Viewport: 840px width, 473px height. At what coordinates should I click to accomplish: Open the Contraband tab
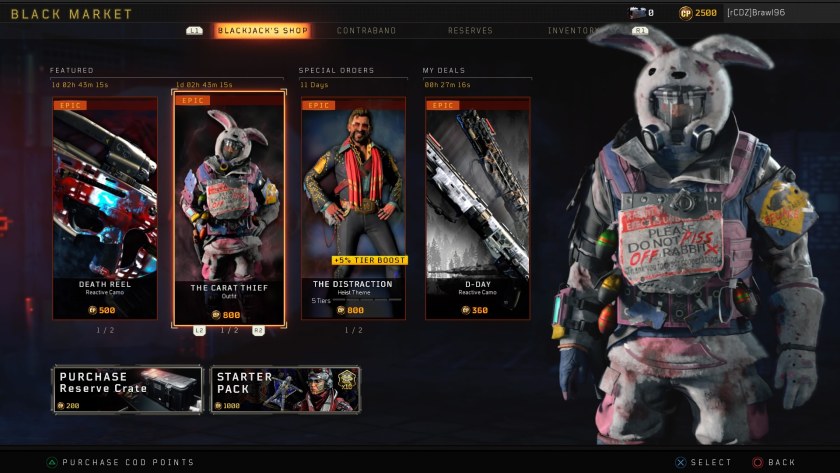tap(366, 31)
